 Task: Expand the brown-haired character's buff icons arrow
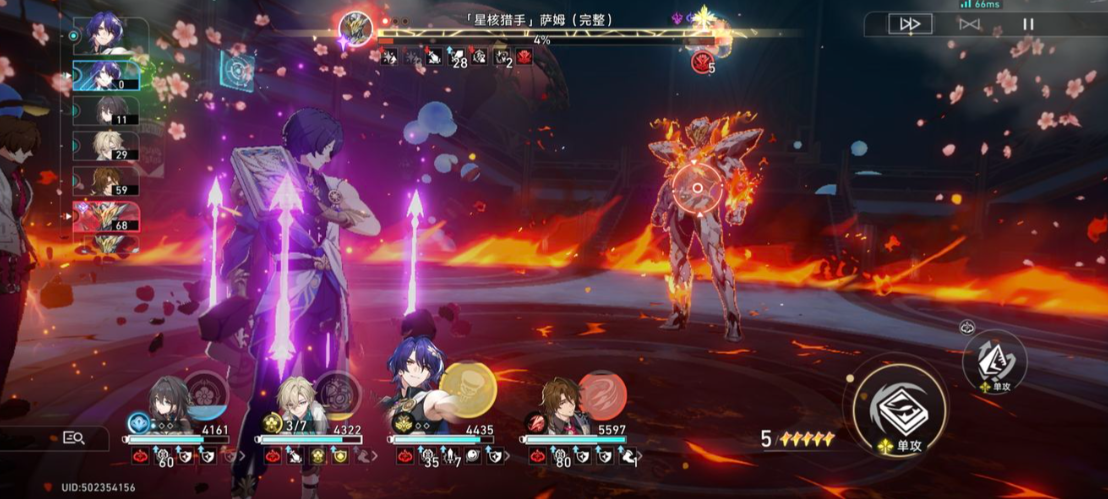pos(640,457)
